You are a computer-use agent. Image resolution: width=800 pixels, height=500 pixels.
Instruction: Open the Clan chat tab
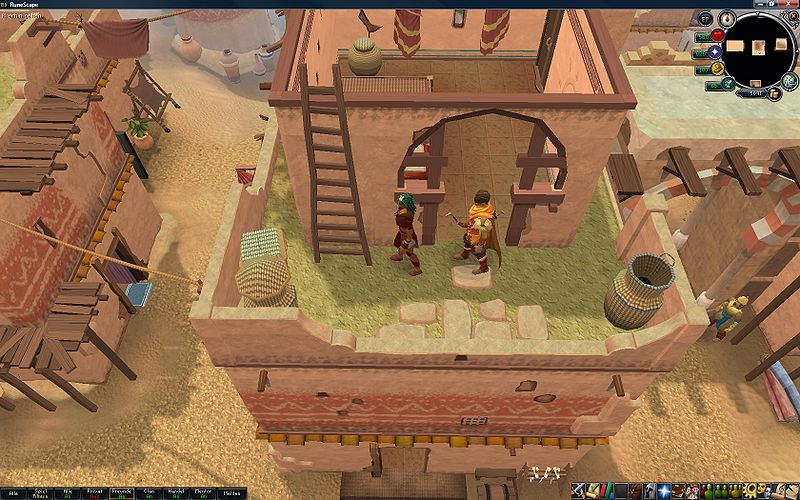coord(149,493)
